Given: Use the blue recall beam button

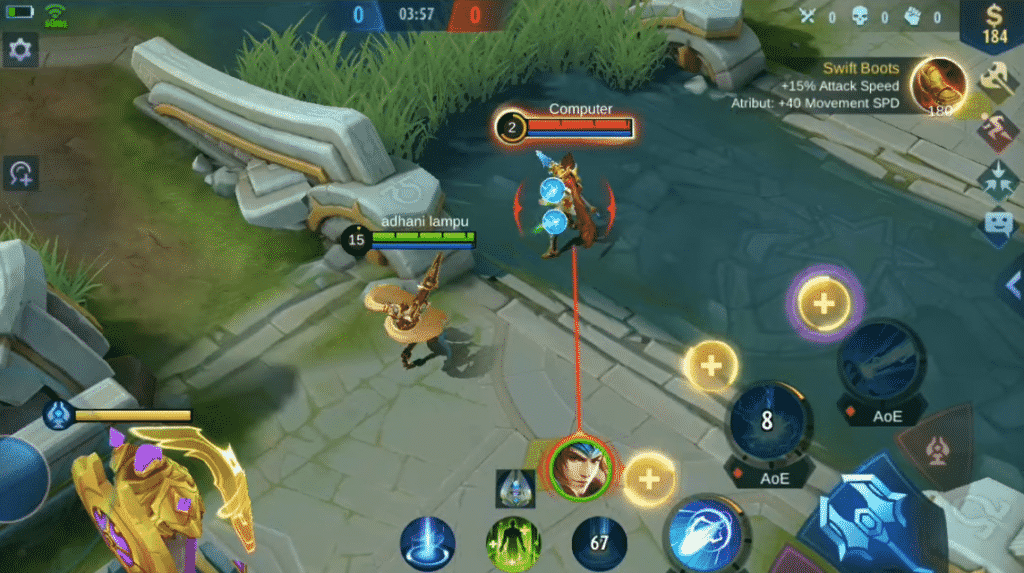Looking at the screenshot, I should point(428,543).
